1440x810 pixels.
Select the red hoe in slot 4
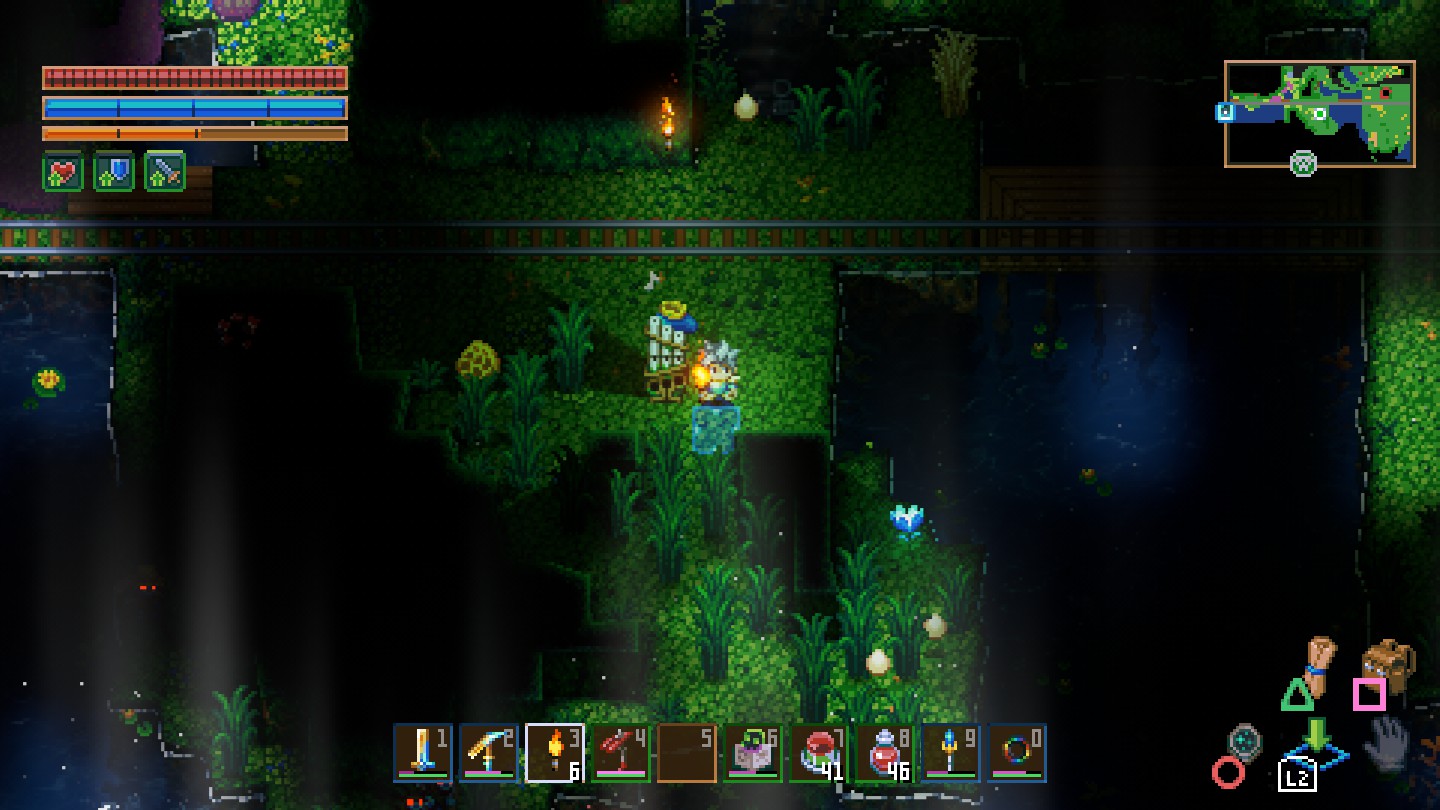click(x=621, y=753)
